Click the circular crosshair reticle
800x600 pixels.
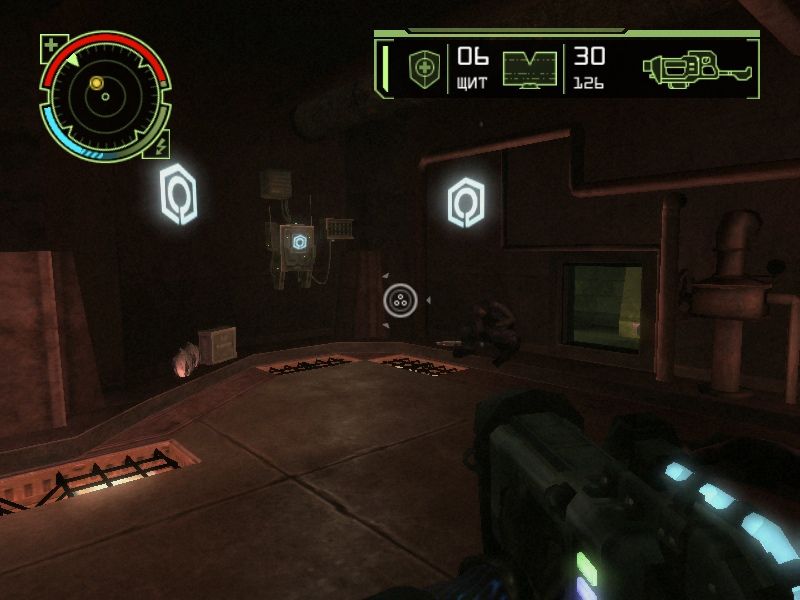[x=400, y=299]
